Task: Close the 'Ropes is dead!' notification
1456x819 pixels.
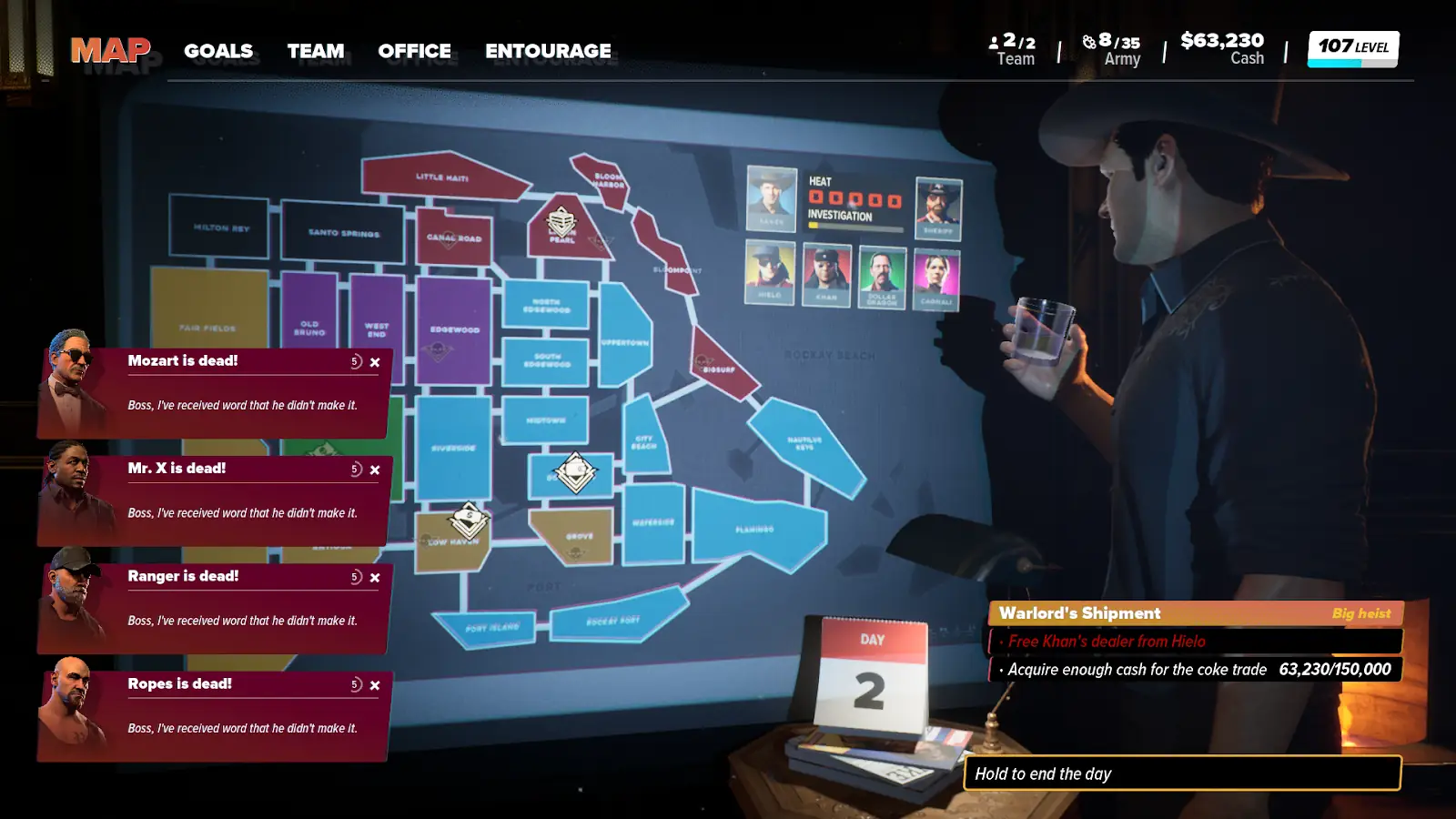Action: (x=375, y=685)
